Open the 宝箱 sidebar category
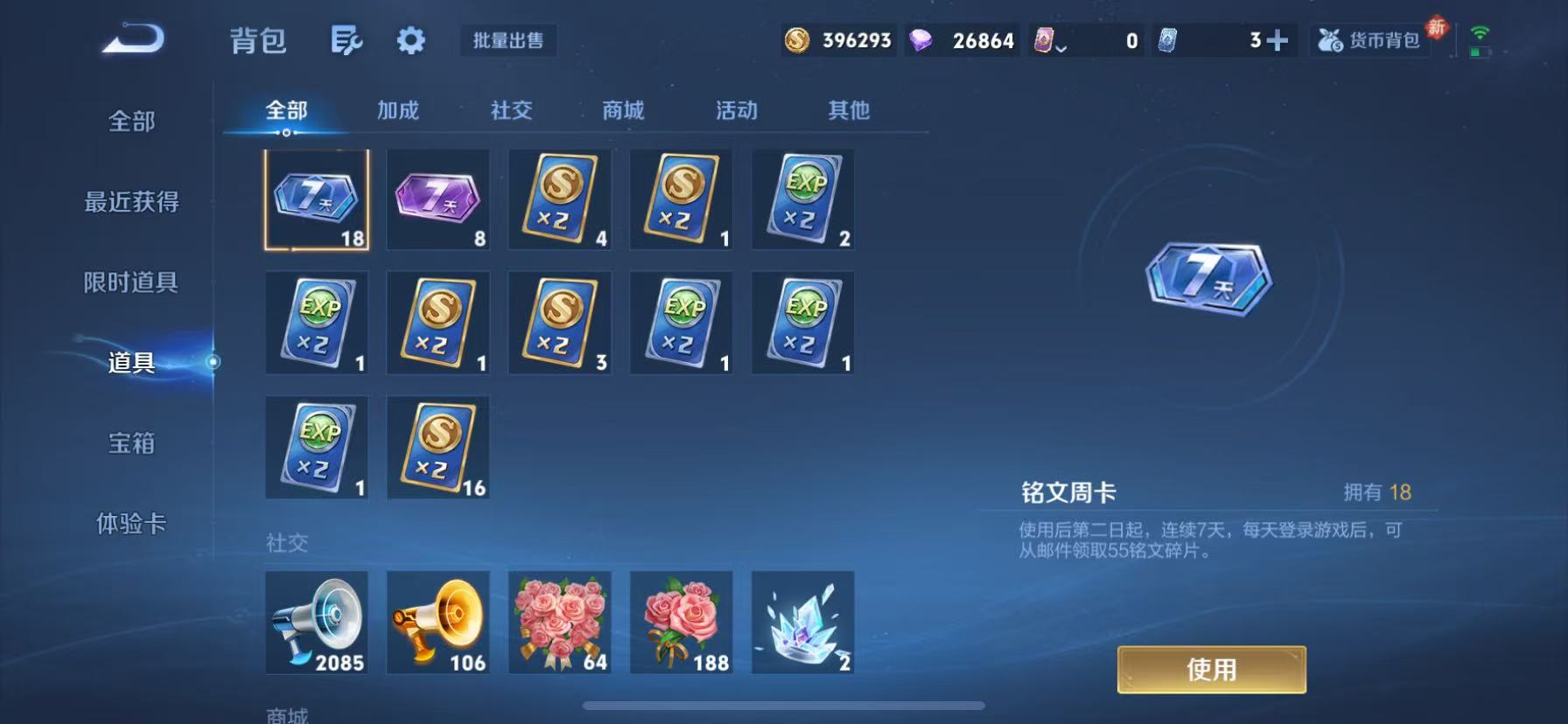This screenshot has width=1568, height=724. 131,445
